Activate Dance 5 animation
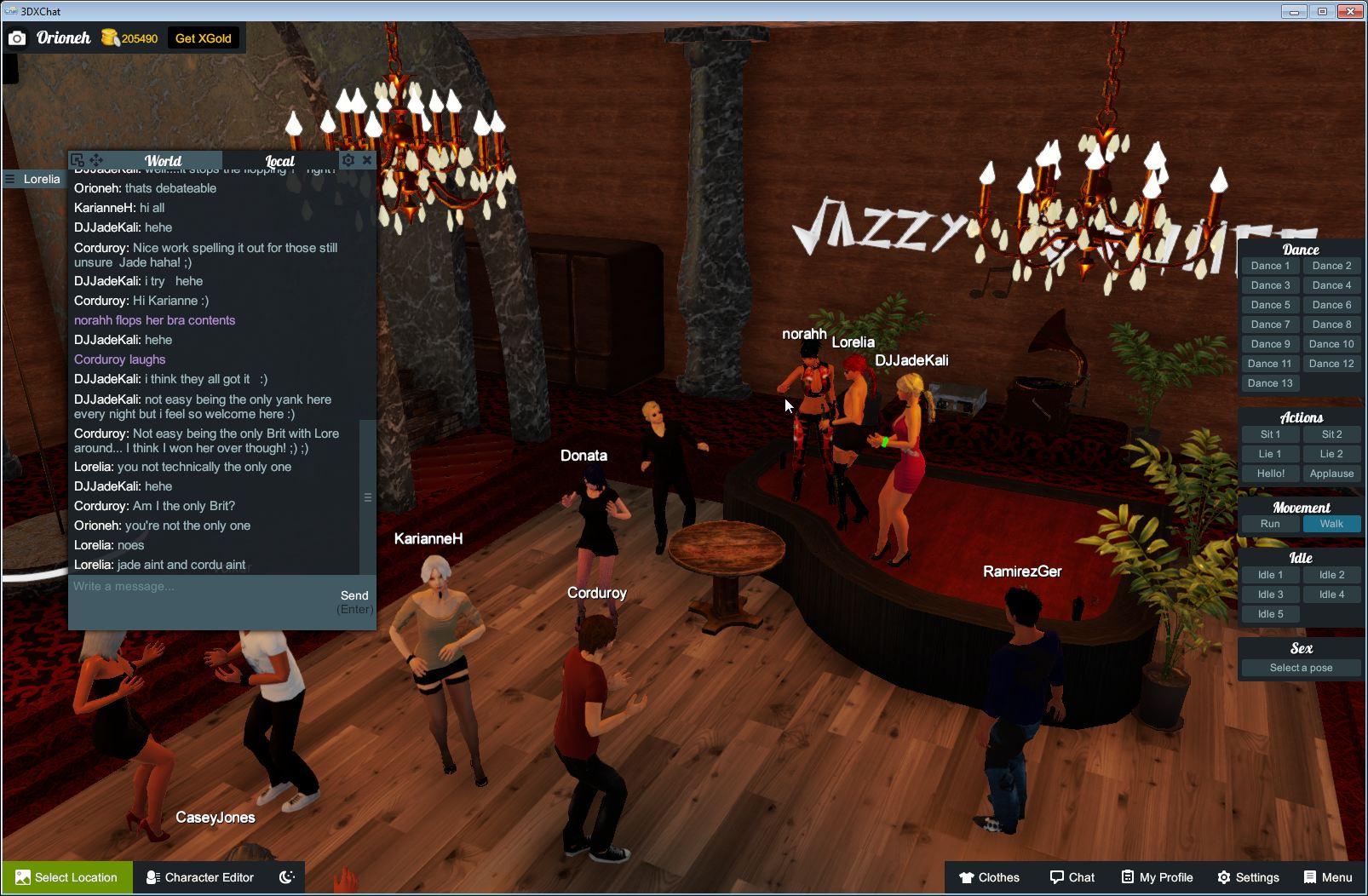This screenshot has height=896, width=1368. pyautogui.click(x=1270, y=304)
